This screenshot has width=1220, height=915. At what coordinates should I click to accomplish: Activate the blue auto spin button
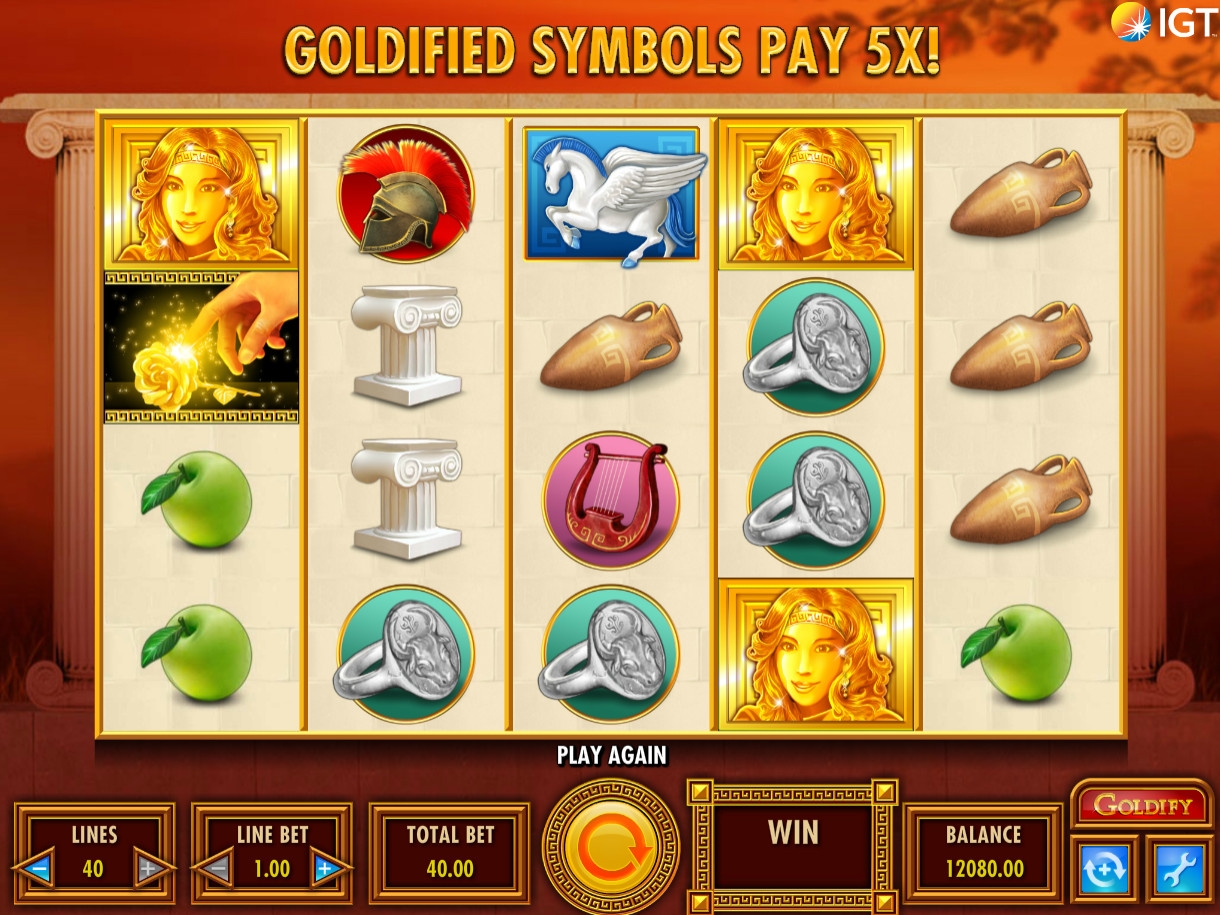click(1104, 869)
